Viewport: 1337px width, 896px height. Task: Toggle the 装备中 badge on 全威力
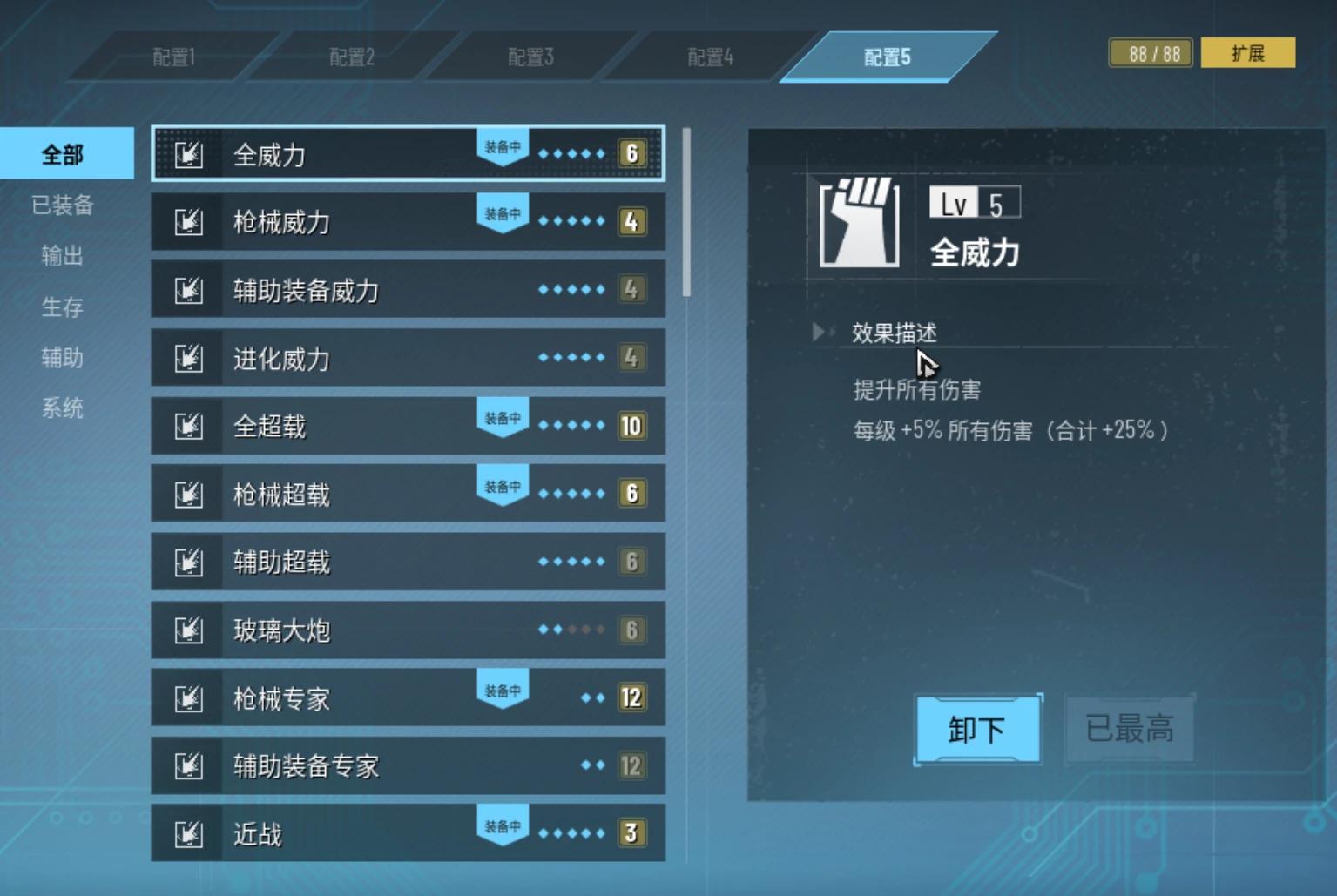click(x=502, y=145)
